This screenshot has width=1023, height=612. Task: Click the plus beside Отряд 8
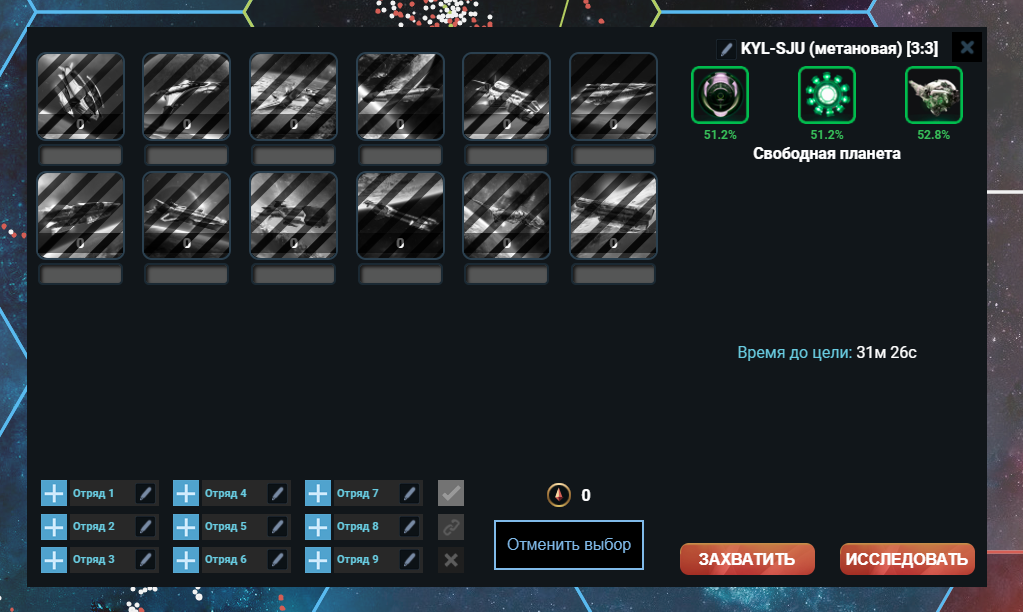coord(318,526)
